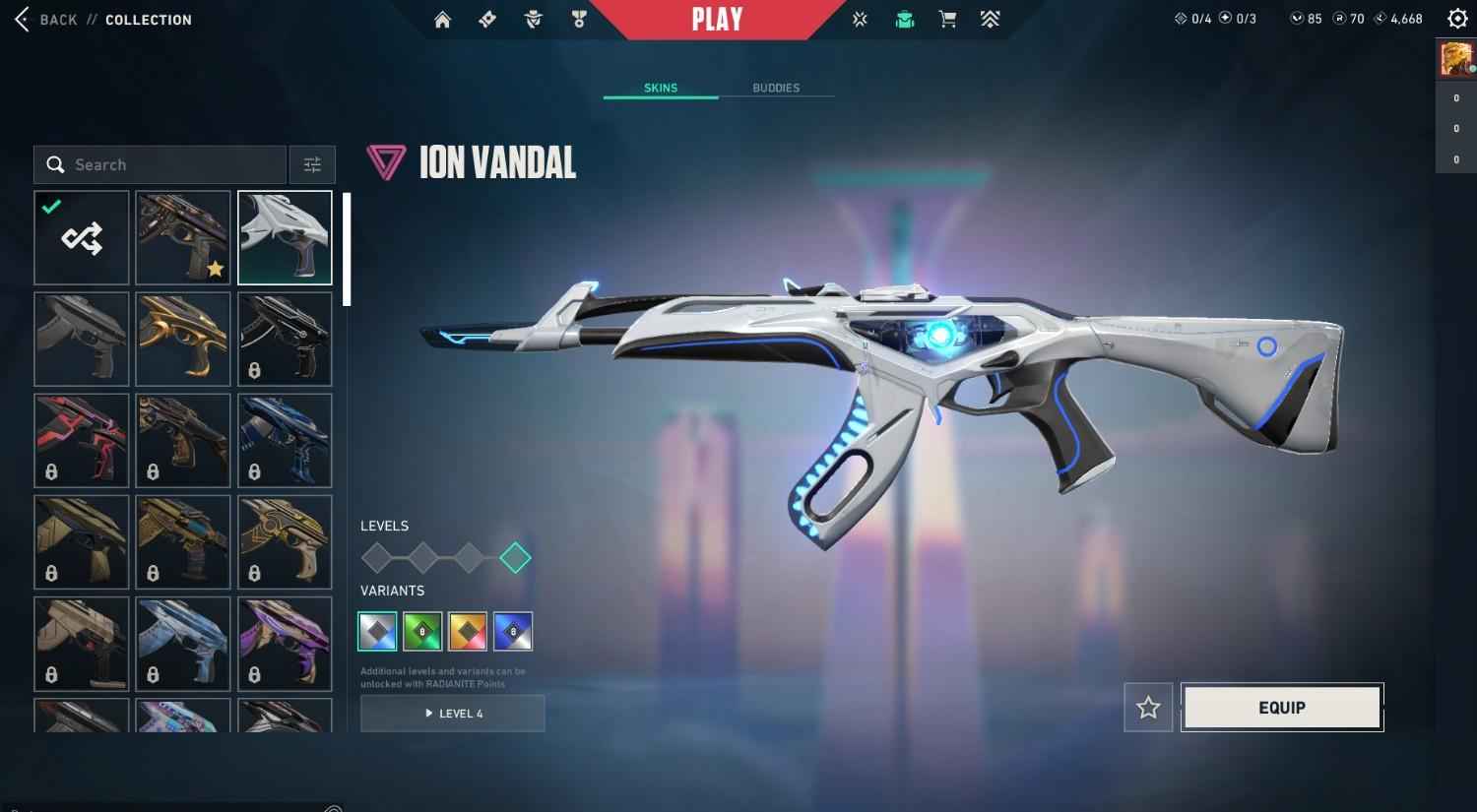Viewport: 1477px width, 812px height.
Task: Open the settings gear icon
Action: click(x=1457, y=19)
